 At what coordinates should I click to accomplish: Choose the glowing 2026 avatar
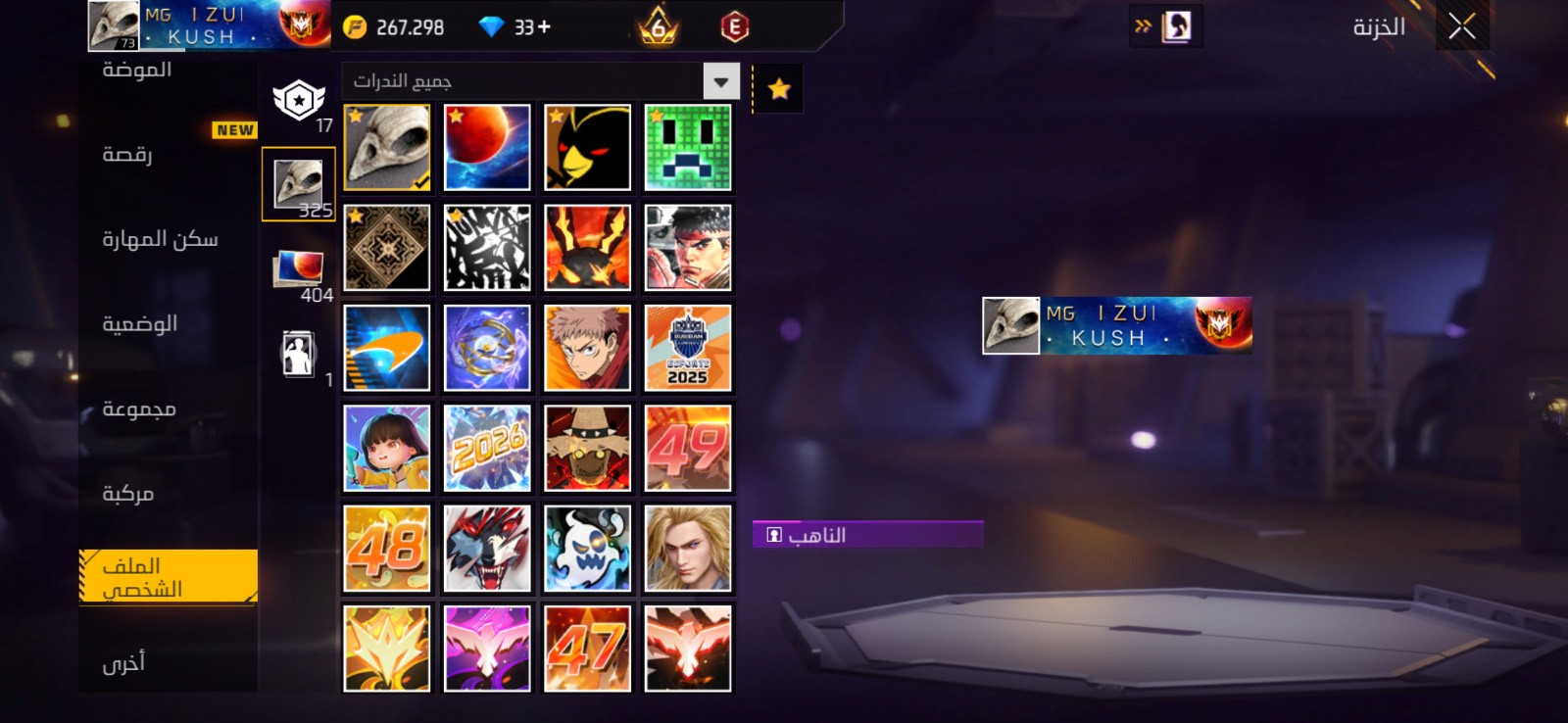point(487,448)
